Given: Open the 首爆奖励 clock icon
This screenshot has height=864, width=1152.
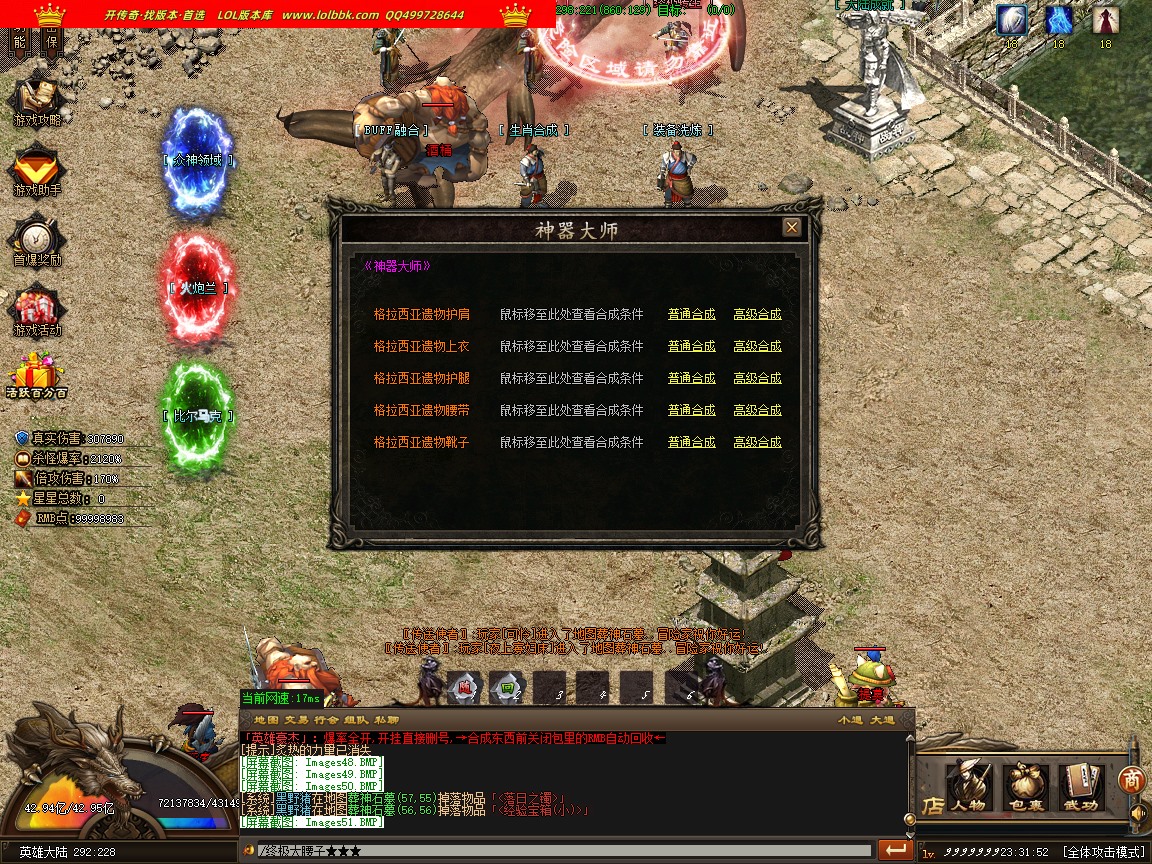Looking at the screenshot, I should point(37,240).
